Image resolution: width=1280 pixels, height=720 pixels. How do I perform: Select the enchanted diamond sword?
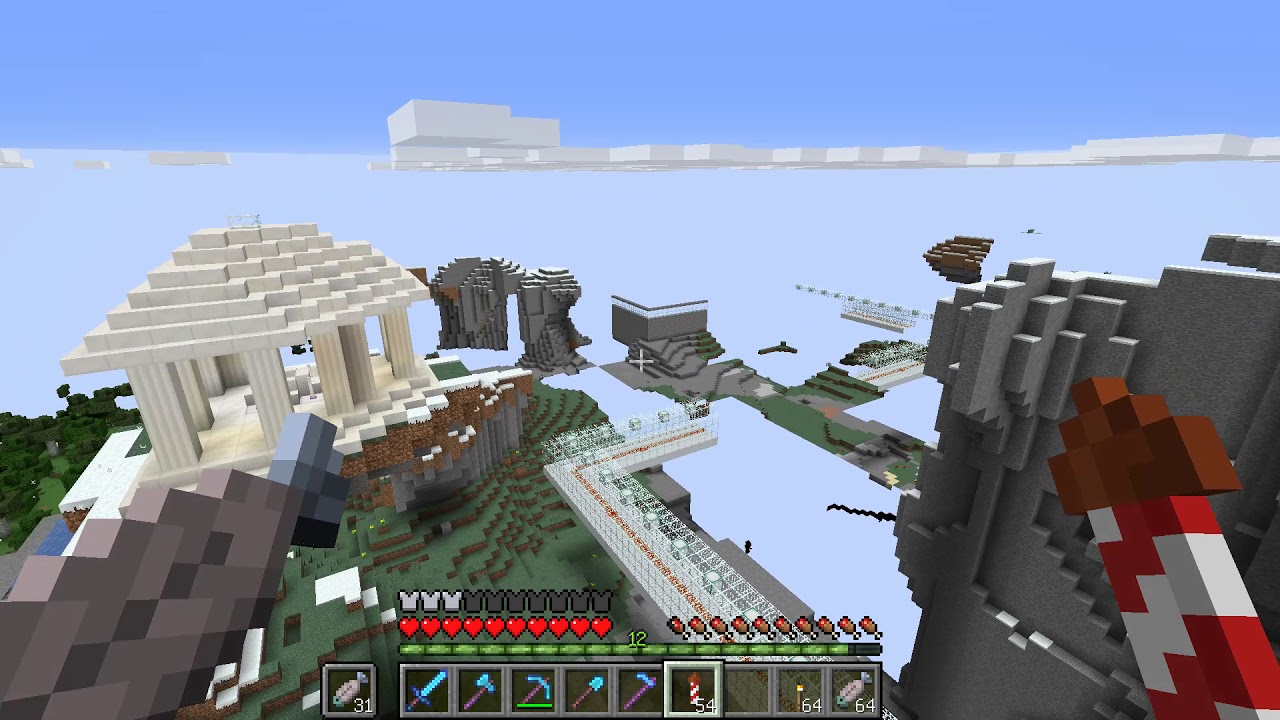[x=426, y=690]
